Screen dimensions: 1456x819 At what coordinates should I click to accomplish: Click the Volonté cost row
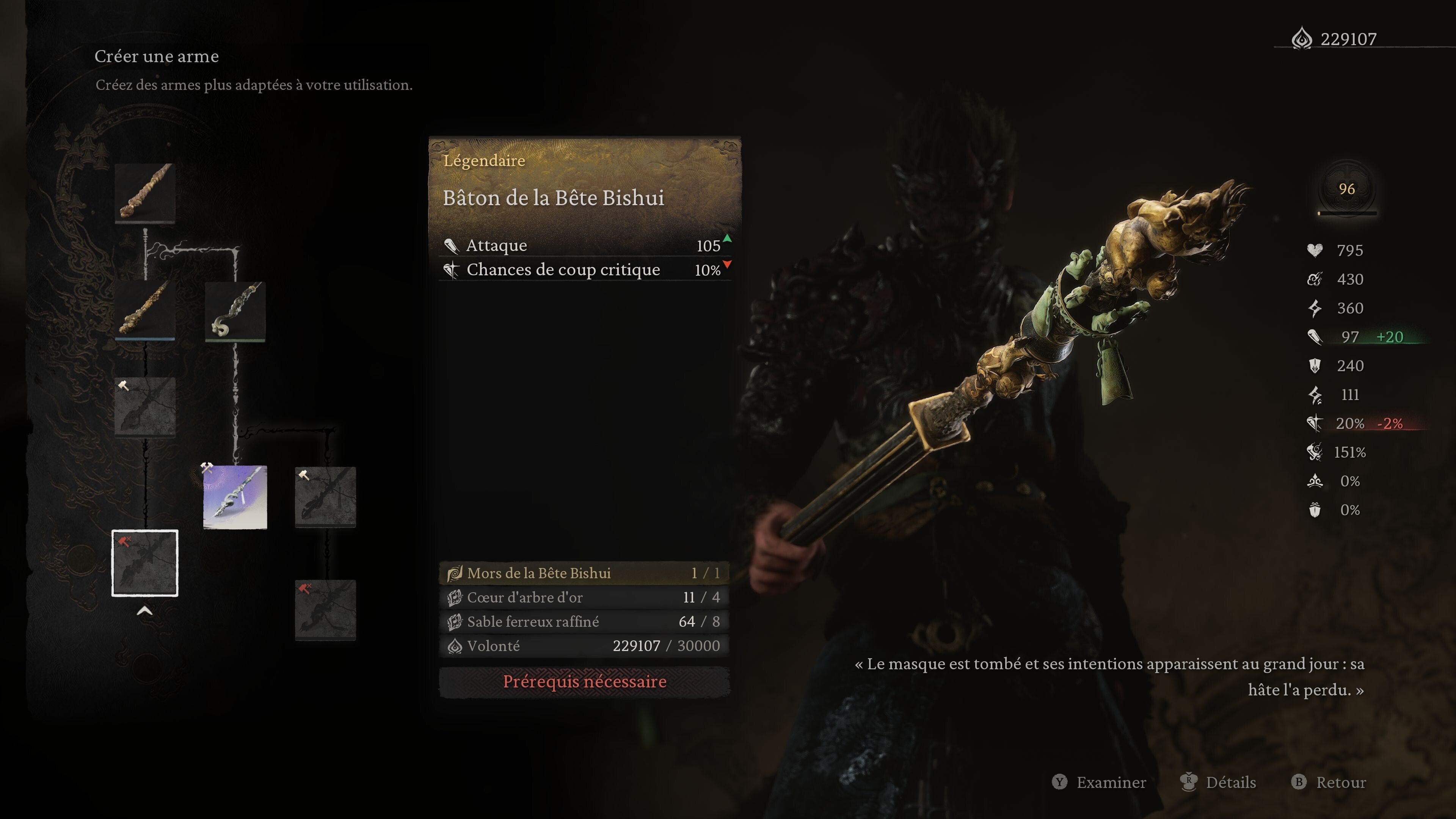pyautogui.click(x=584, y=646)
